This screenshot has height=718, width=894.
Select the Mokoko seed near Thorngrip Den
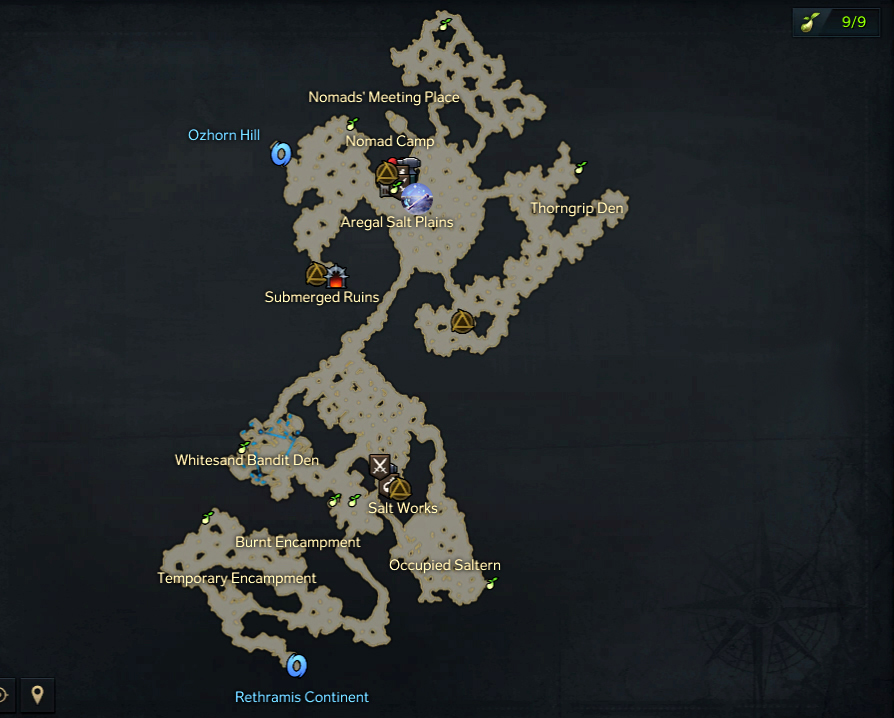click(580, 167)
